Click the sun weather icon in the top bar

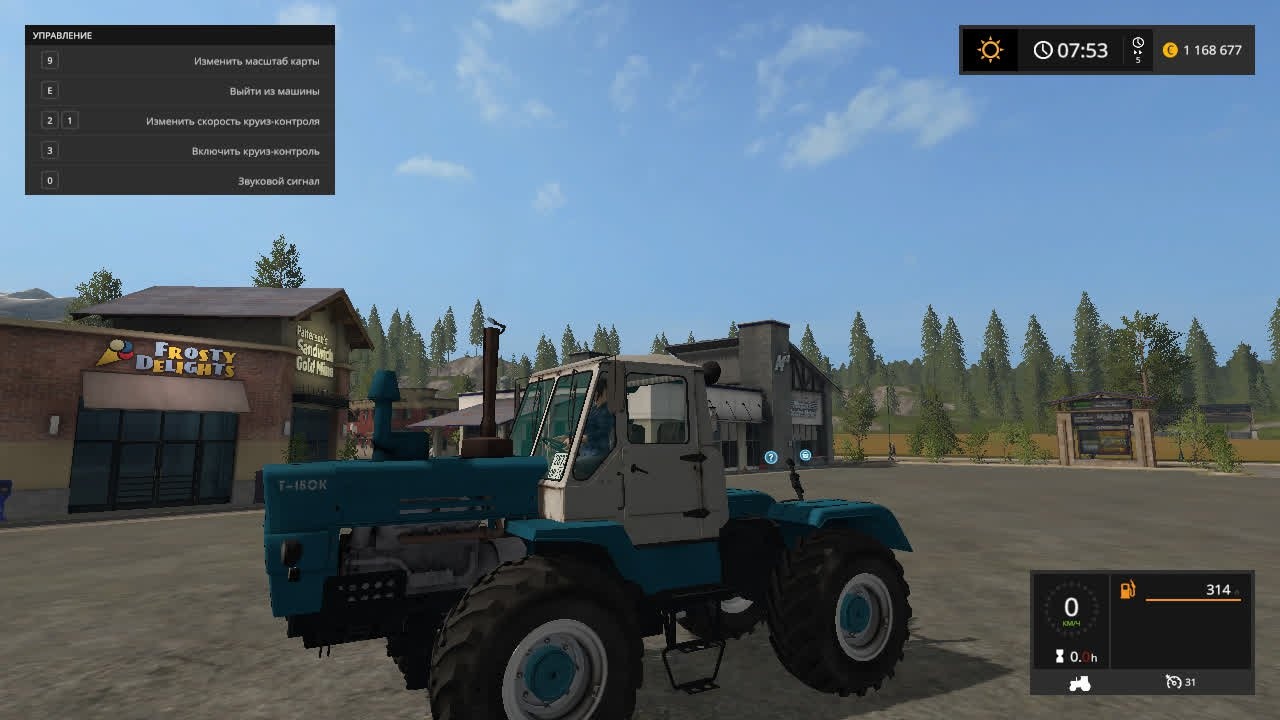pos(990,48)
